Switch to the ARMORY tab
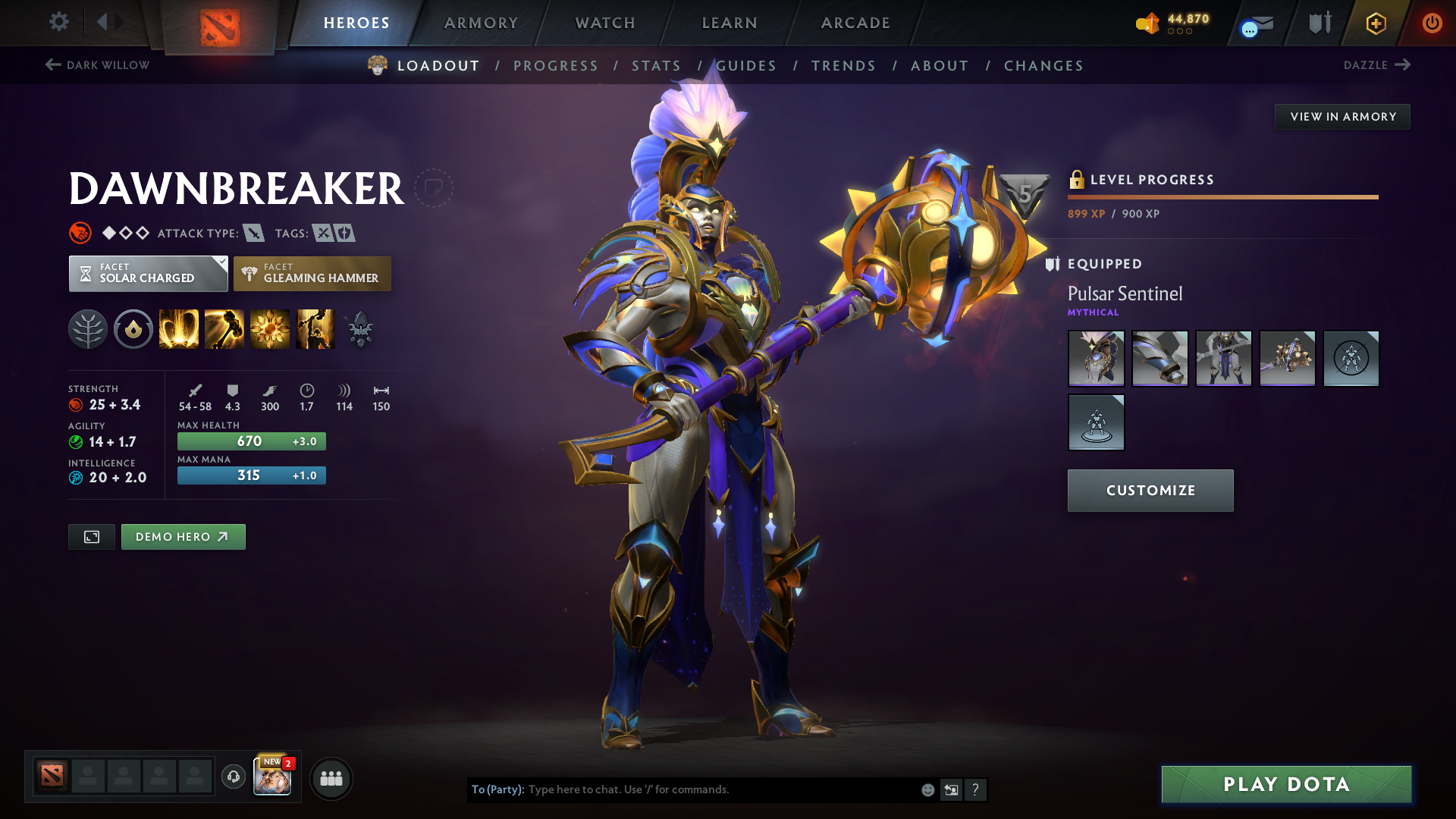This screenshot has width=1456, height=819. 481,23
